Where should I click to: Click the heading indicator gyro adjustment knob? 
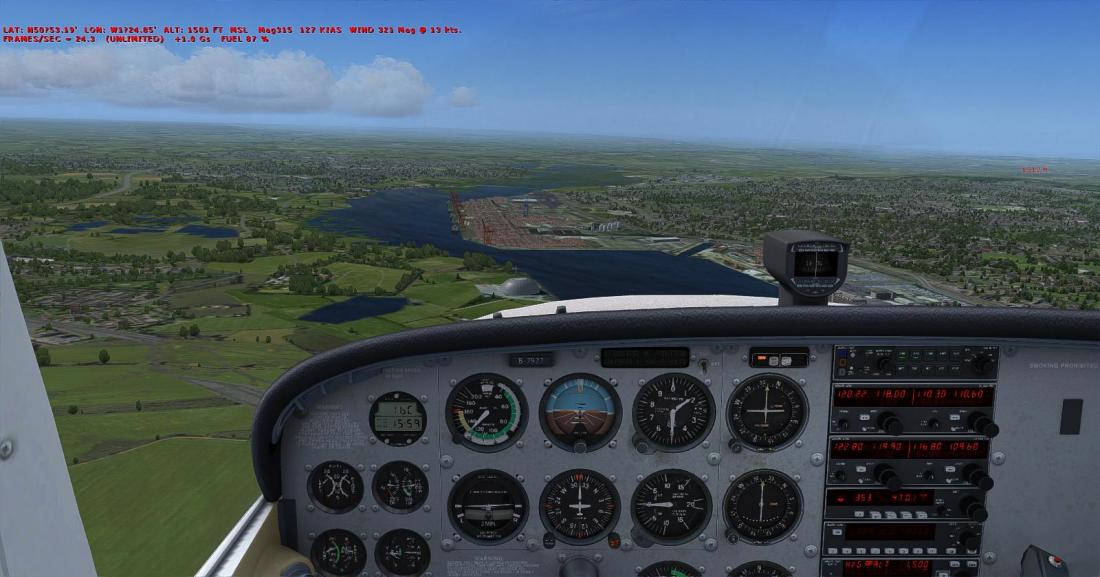(x=548, y=540)
